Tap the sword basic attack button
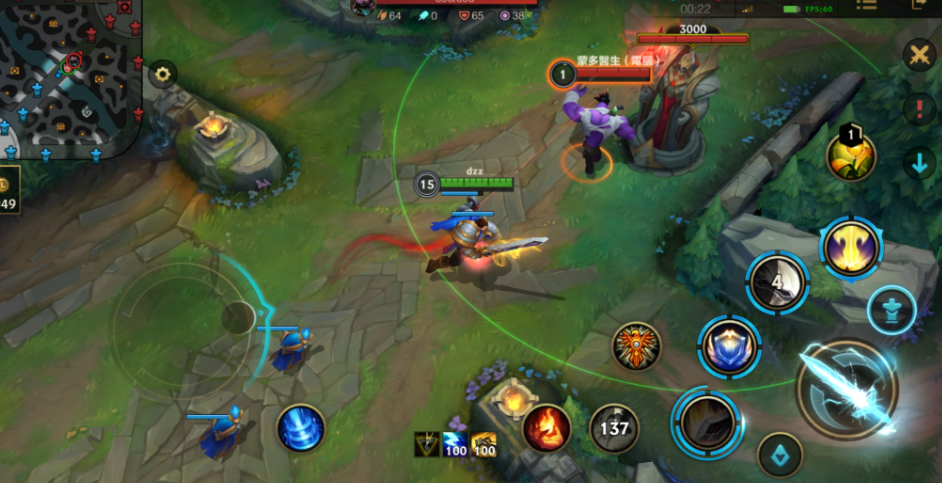 (x=846, y=390)
